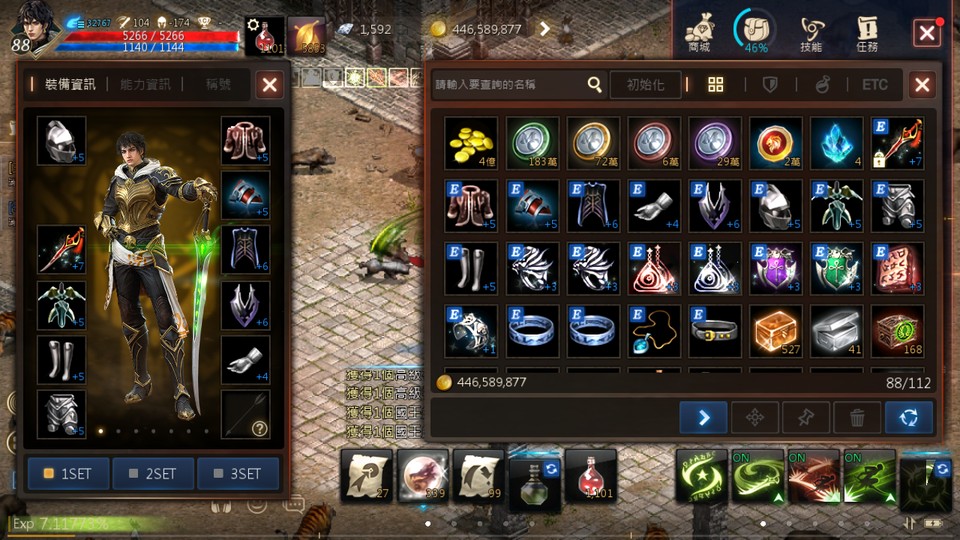Click the inventory refresh sort button

tap(909, 418)
